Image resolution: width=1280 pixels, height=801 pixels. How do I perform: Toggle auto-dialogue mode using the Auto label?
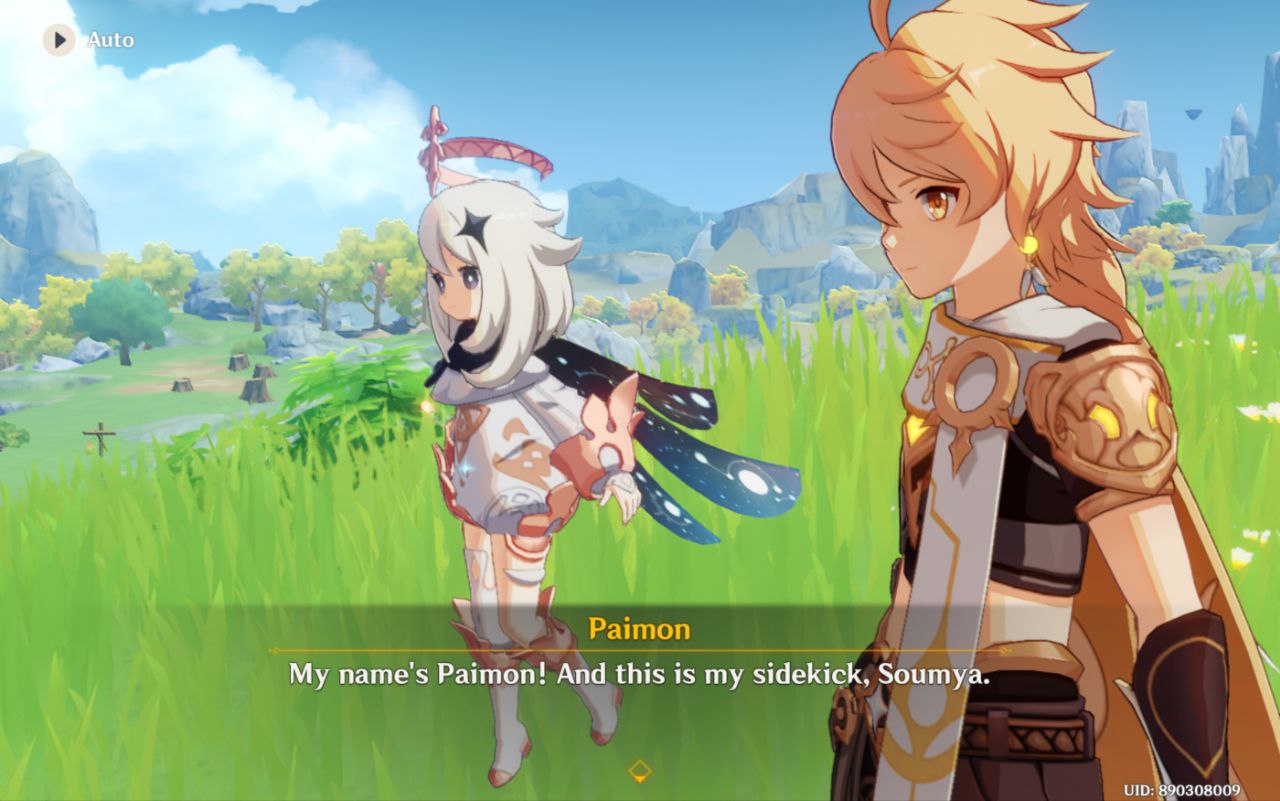coord(113,41)
